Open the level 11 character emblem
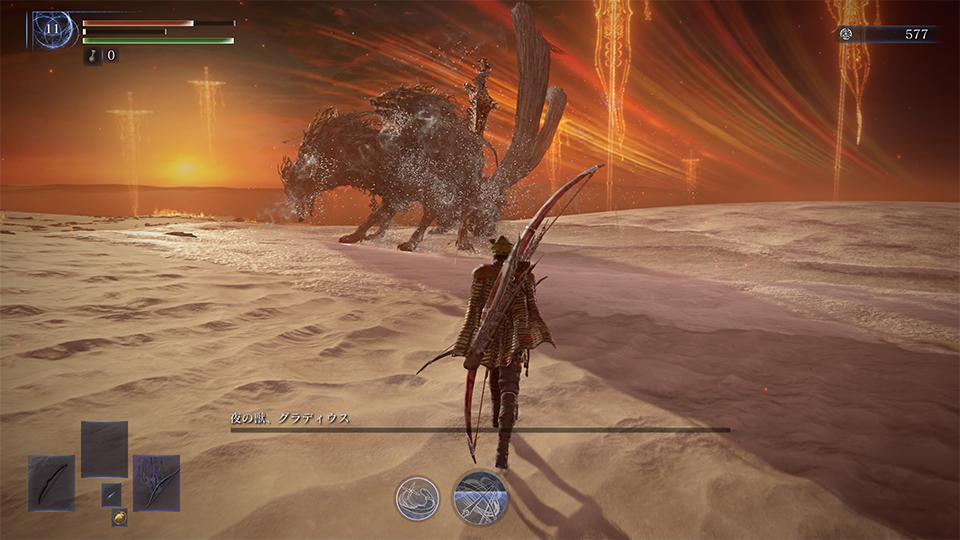Viewport: 960px width, 540px height. coord(50,30)
